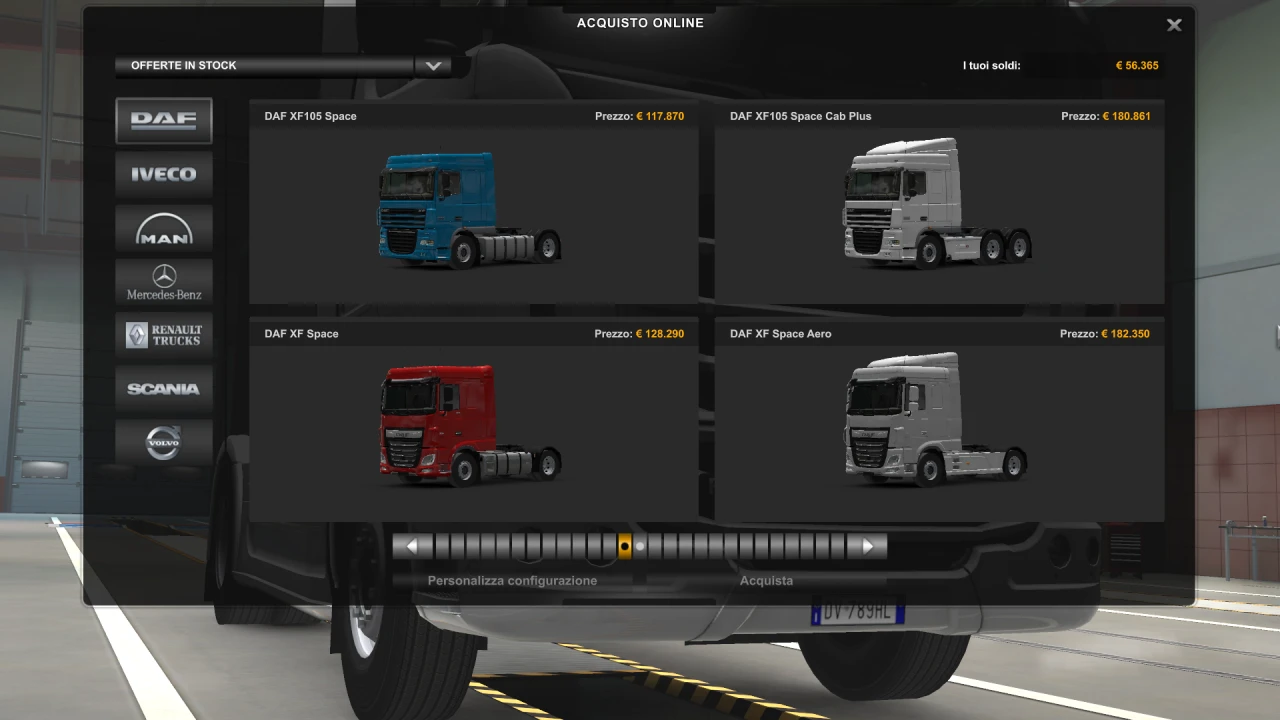Click the € 56.365 money amount

click(x=1137, y=65)
